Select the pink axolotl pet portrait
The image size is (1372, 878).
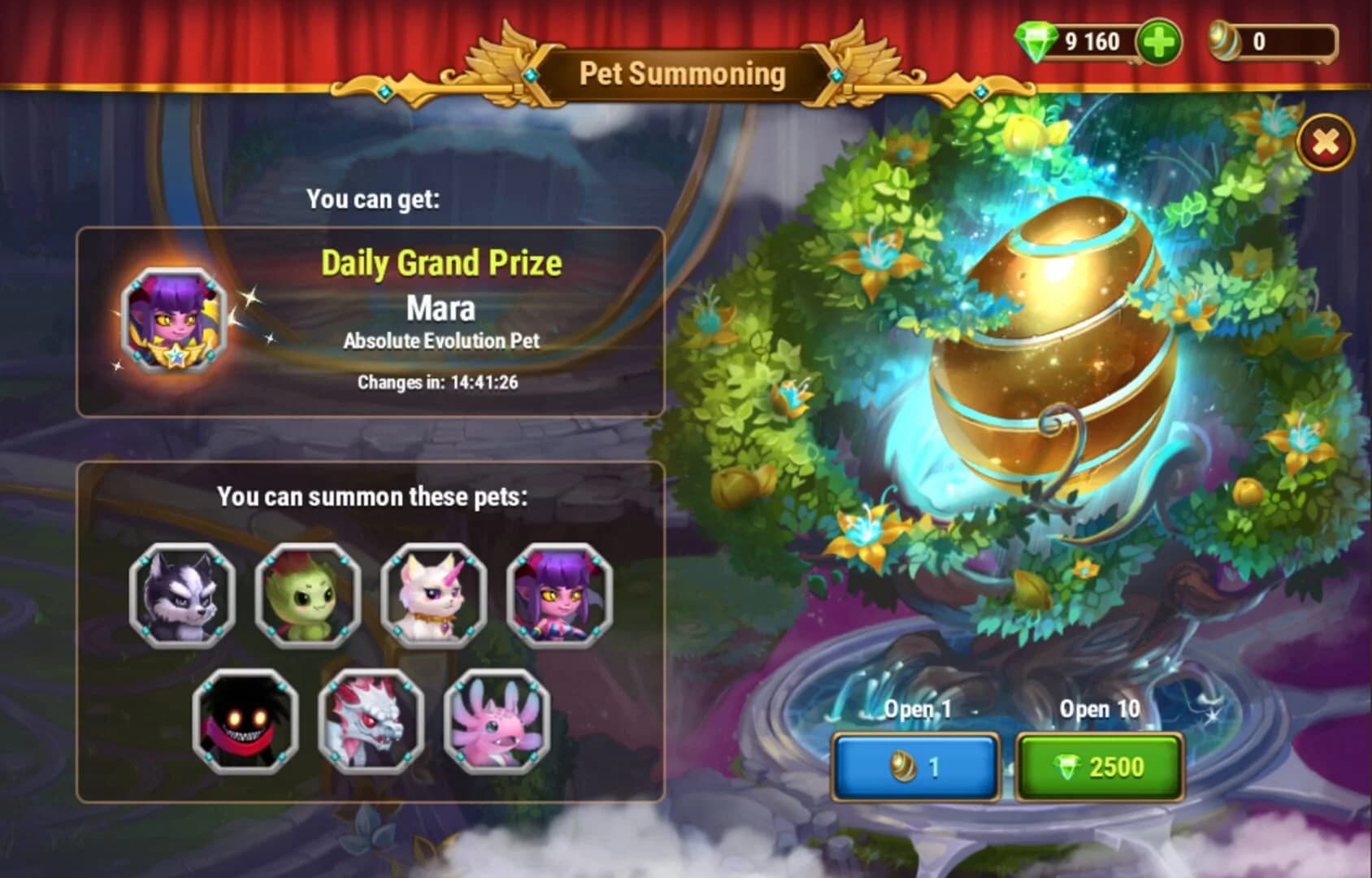coord(497,719)
